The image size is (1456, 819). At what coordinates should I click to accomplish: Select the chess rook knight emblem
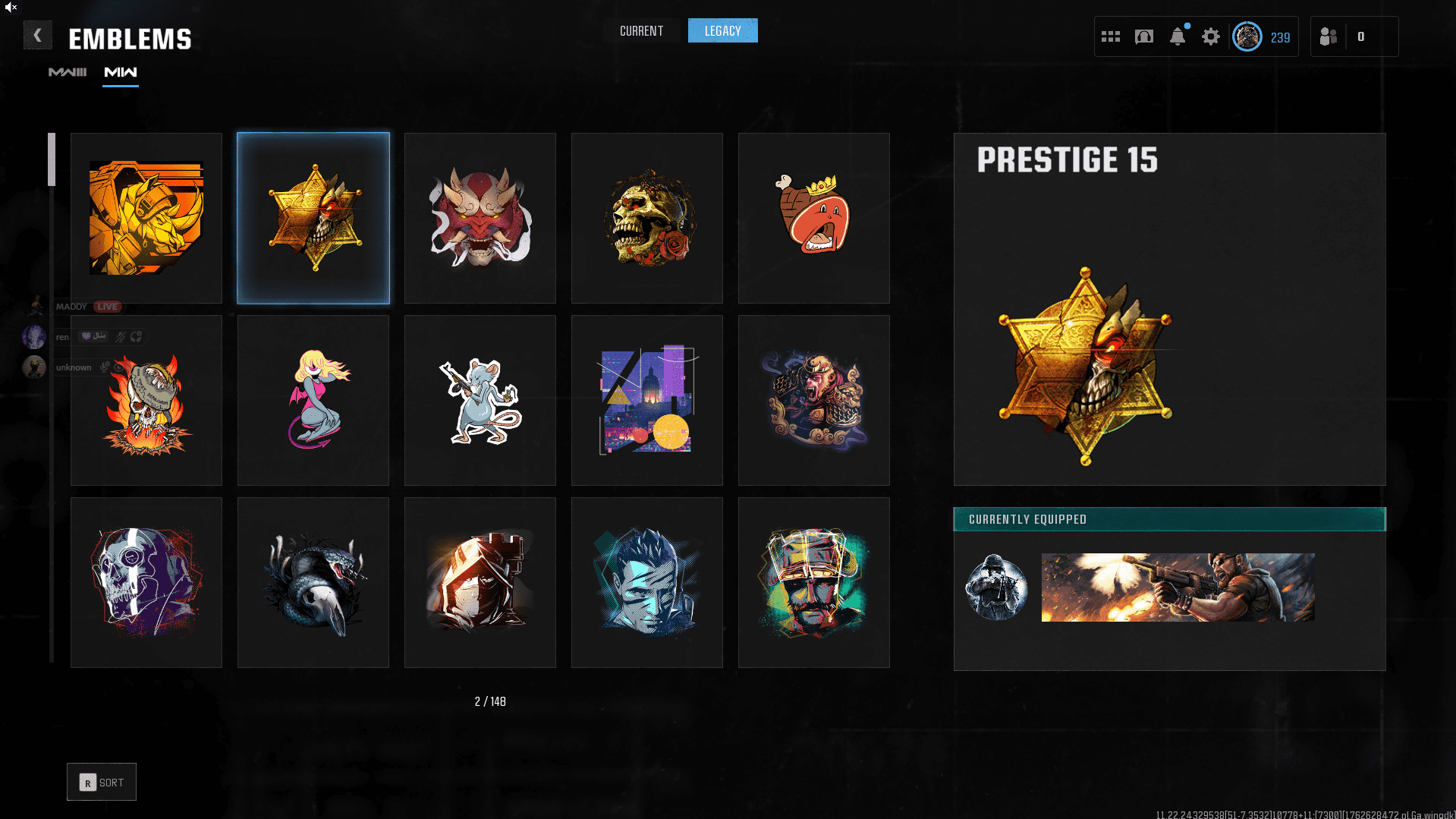[480, 583]
